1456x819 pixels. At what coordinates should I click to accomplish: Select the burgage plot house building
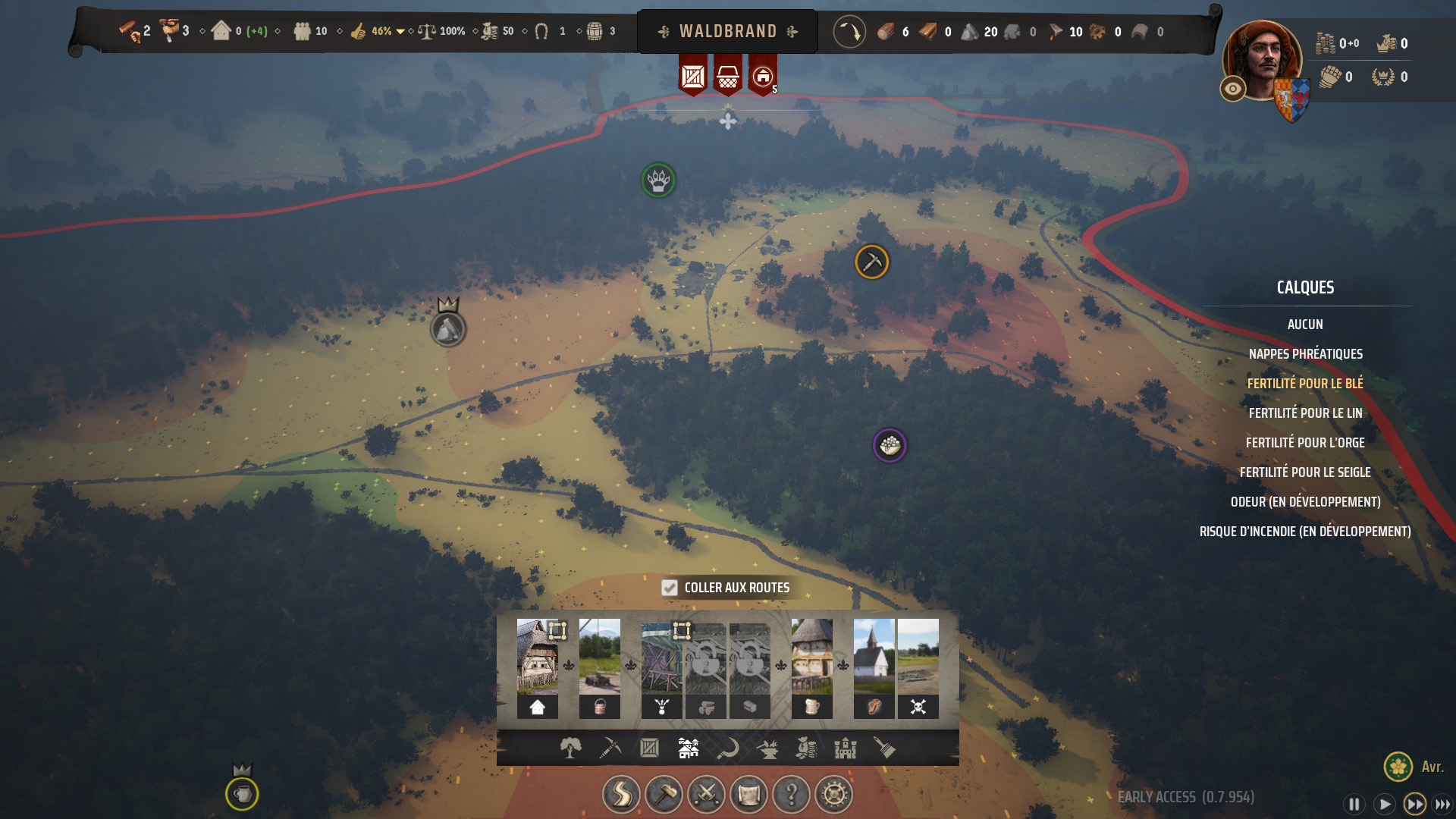[538, 667]
